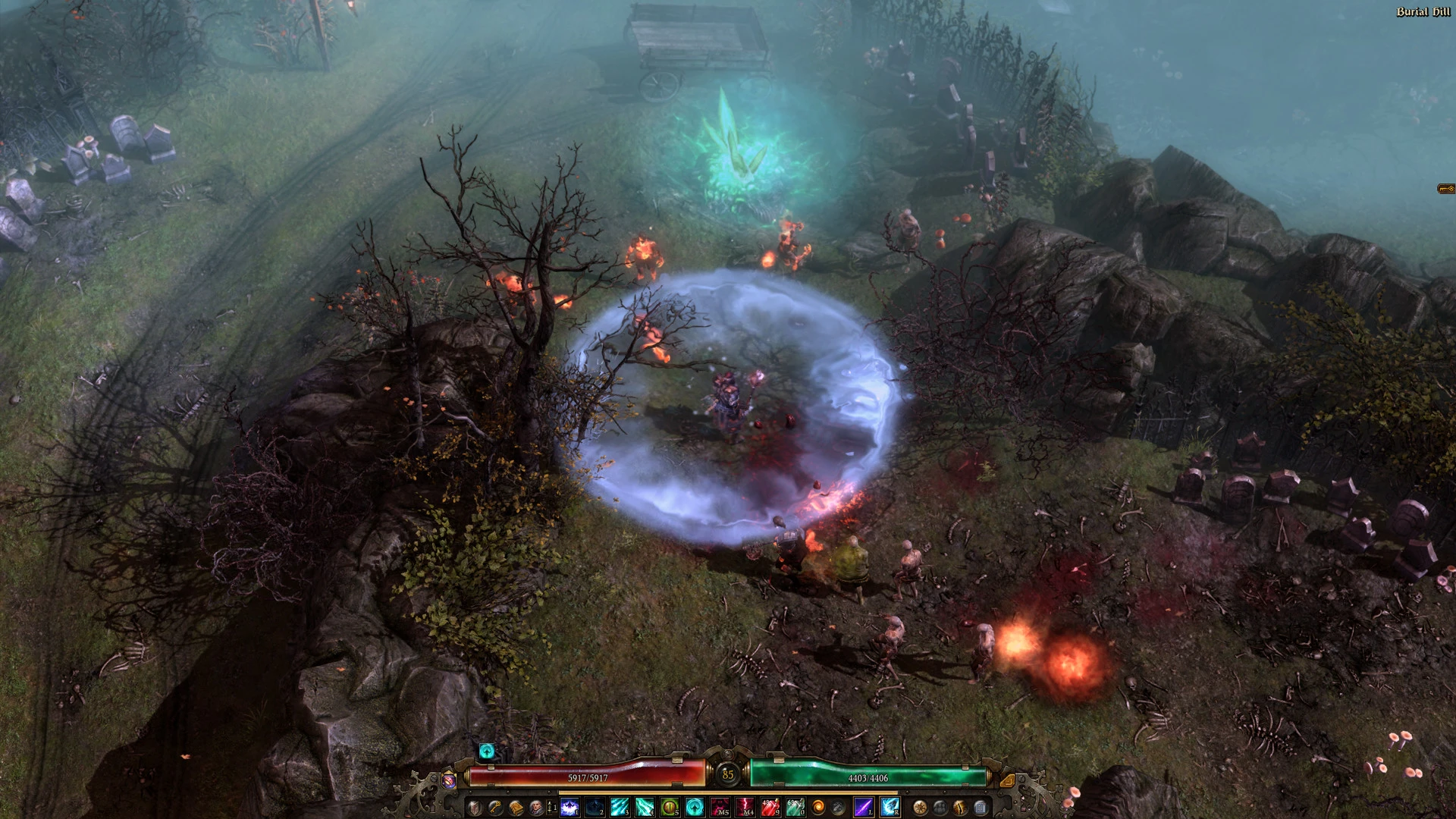1456x819 pixels.
Task: Toggle the weapon swap icon beside the health bar
Action: [x=447, y=781]
